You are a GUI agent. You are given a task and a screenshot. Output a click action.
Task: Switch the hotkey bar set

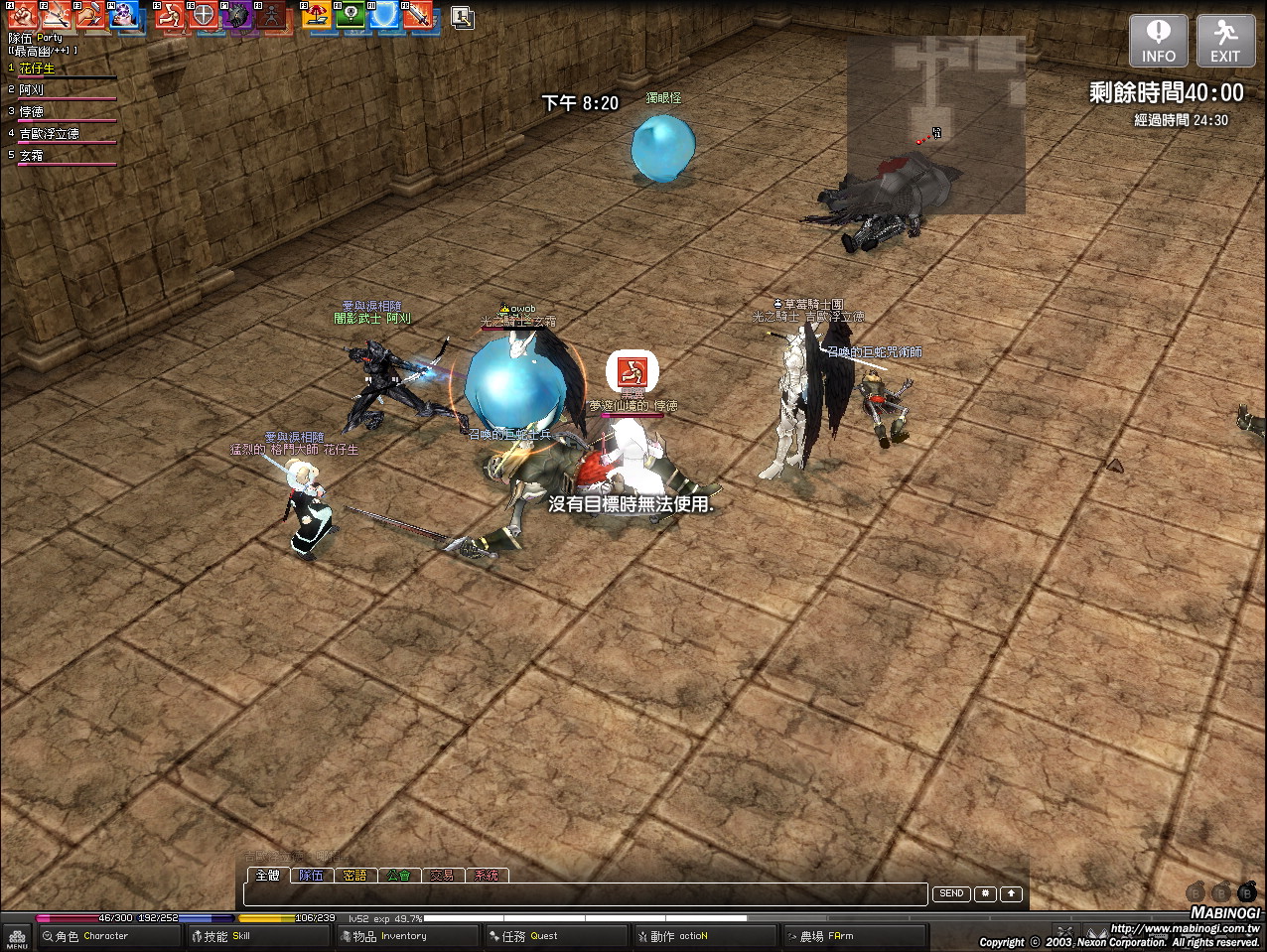click(462, 17)
